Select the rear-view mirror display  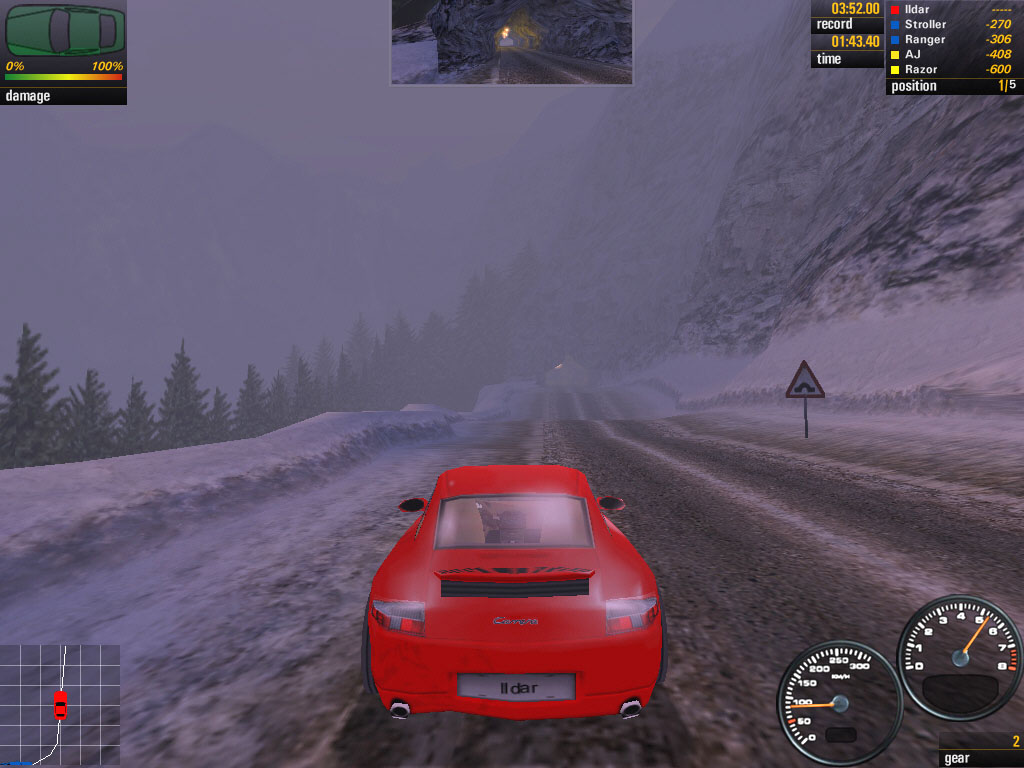[511, 41]
